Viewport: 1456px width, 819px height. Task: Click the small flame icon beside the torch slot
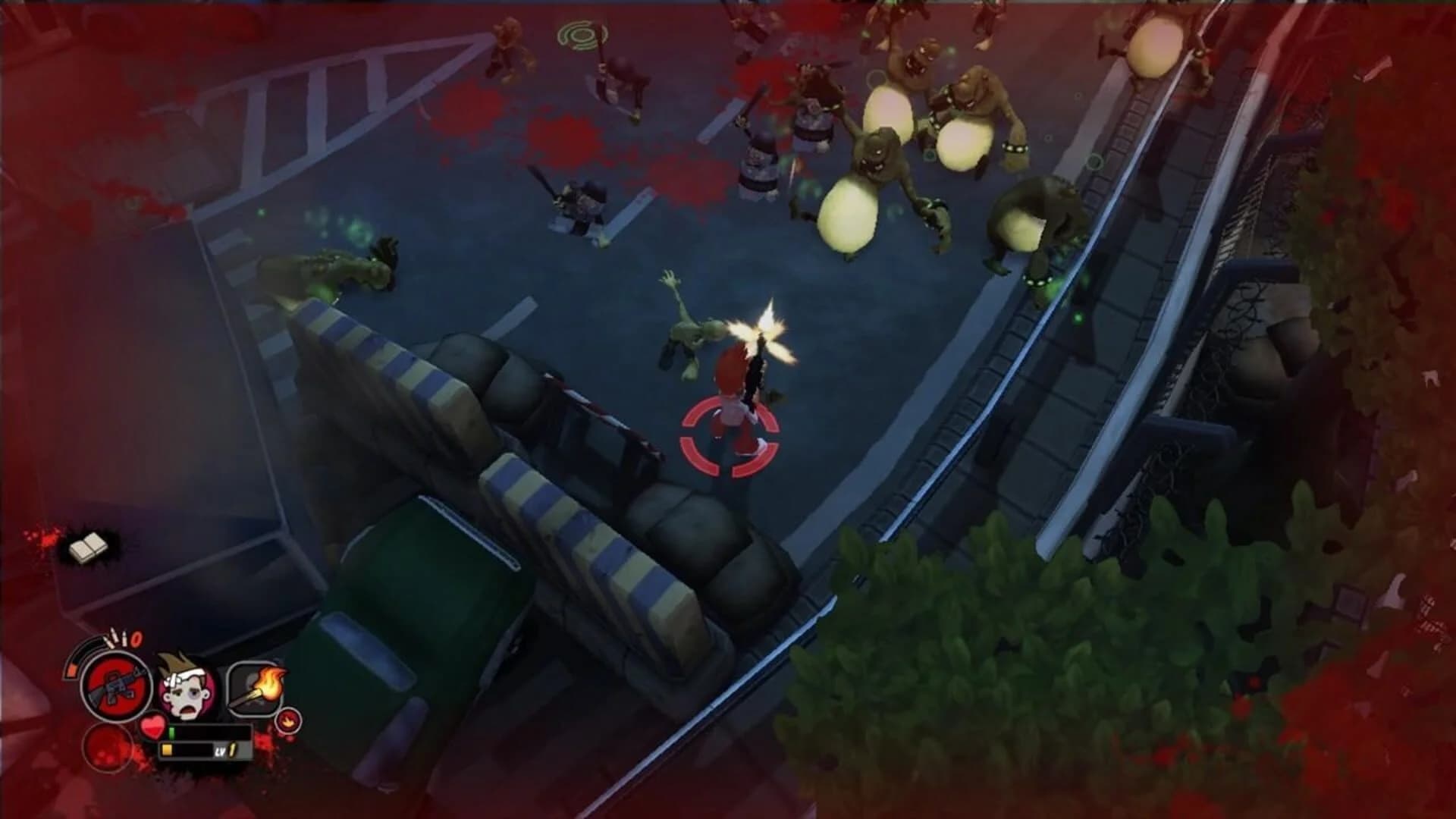pos(288,721)
